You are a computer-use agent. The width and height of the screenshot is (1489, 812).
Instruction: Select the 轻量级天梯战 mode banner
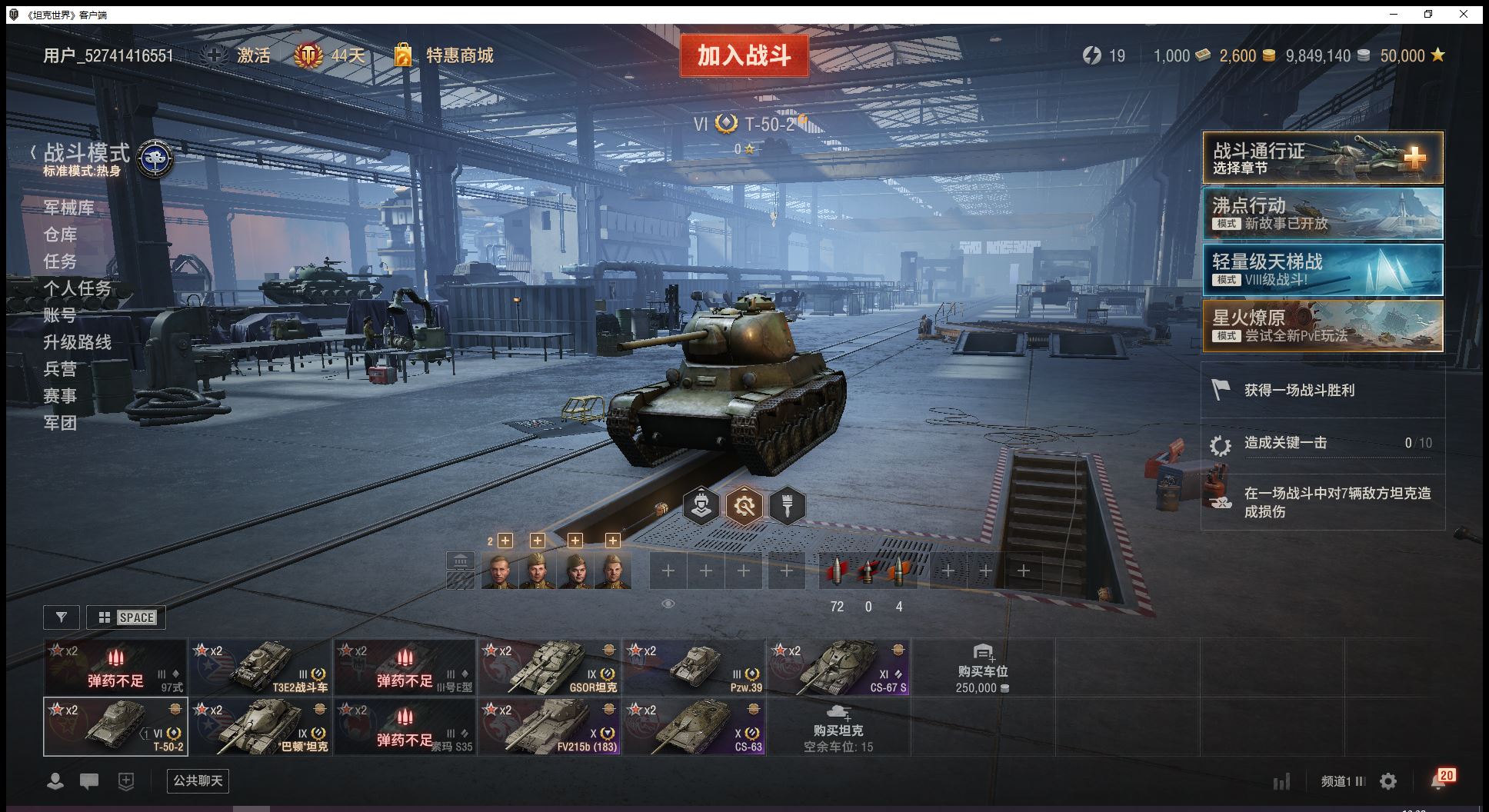(x=1322, y=270)
